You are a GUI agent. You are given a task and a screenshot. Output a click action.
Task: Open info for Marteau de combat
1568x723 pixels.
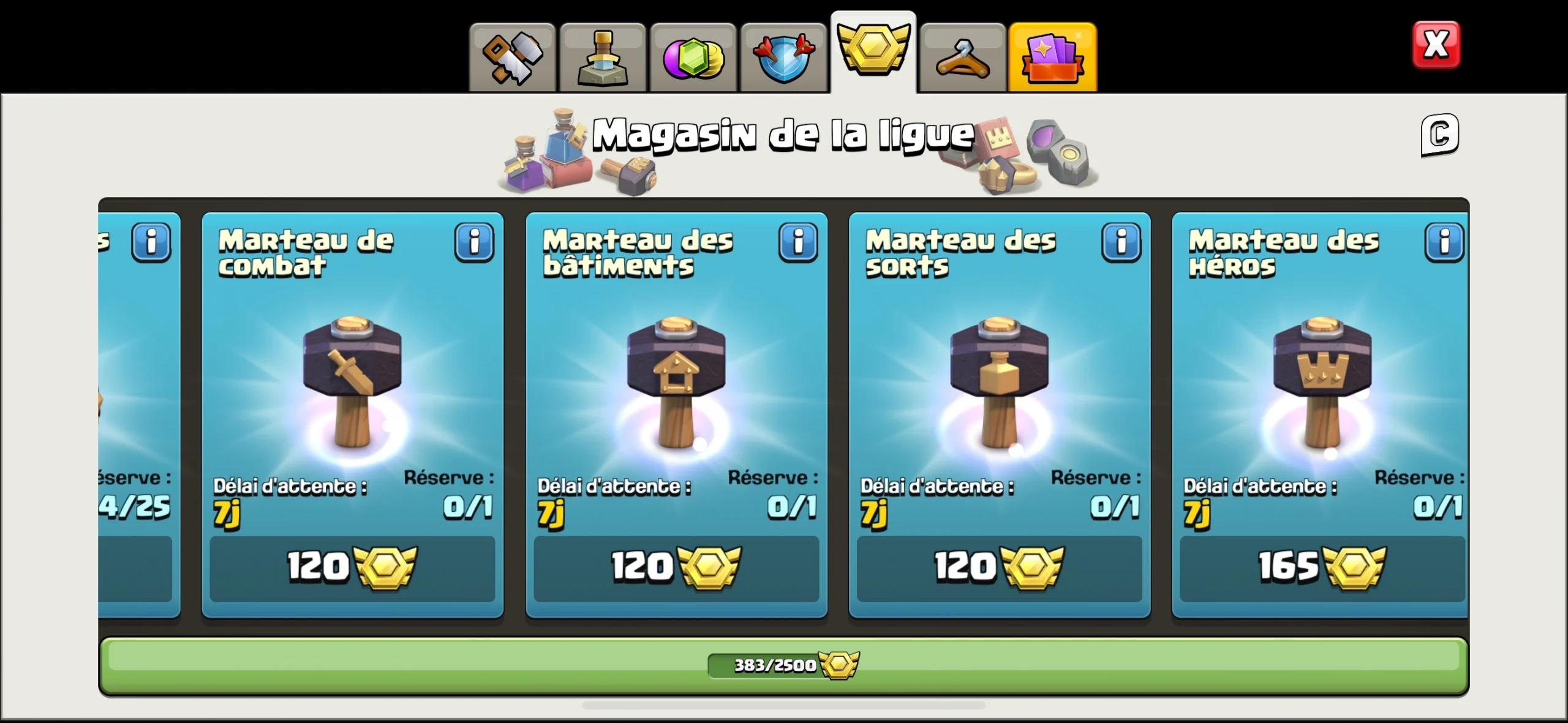[475, 243]
